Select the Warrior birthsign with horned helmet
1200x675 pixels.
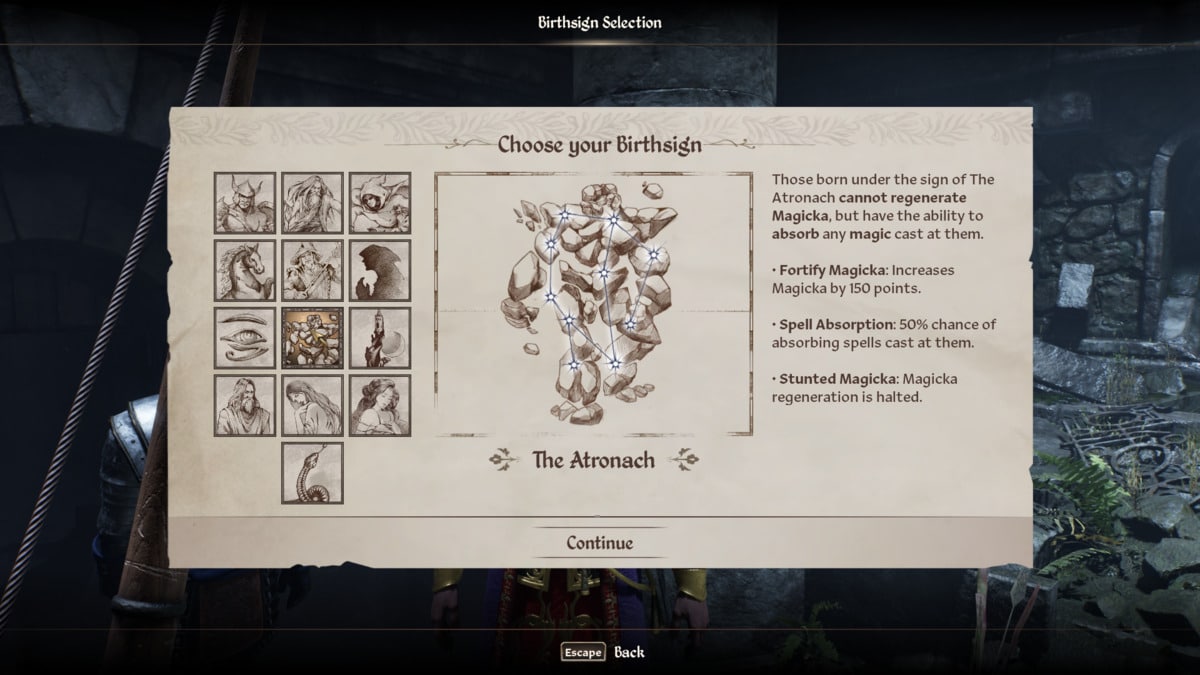click(x=245, y=203)
